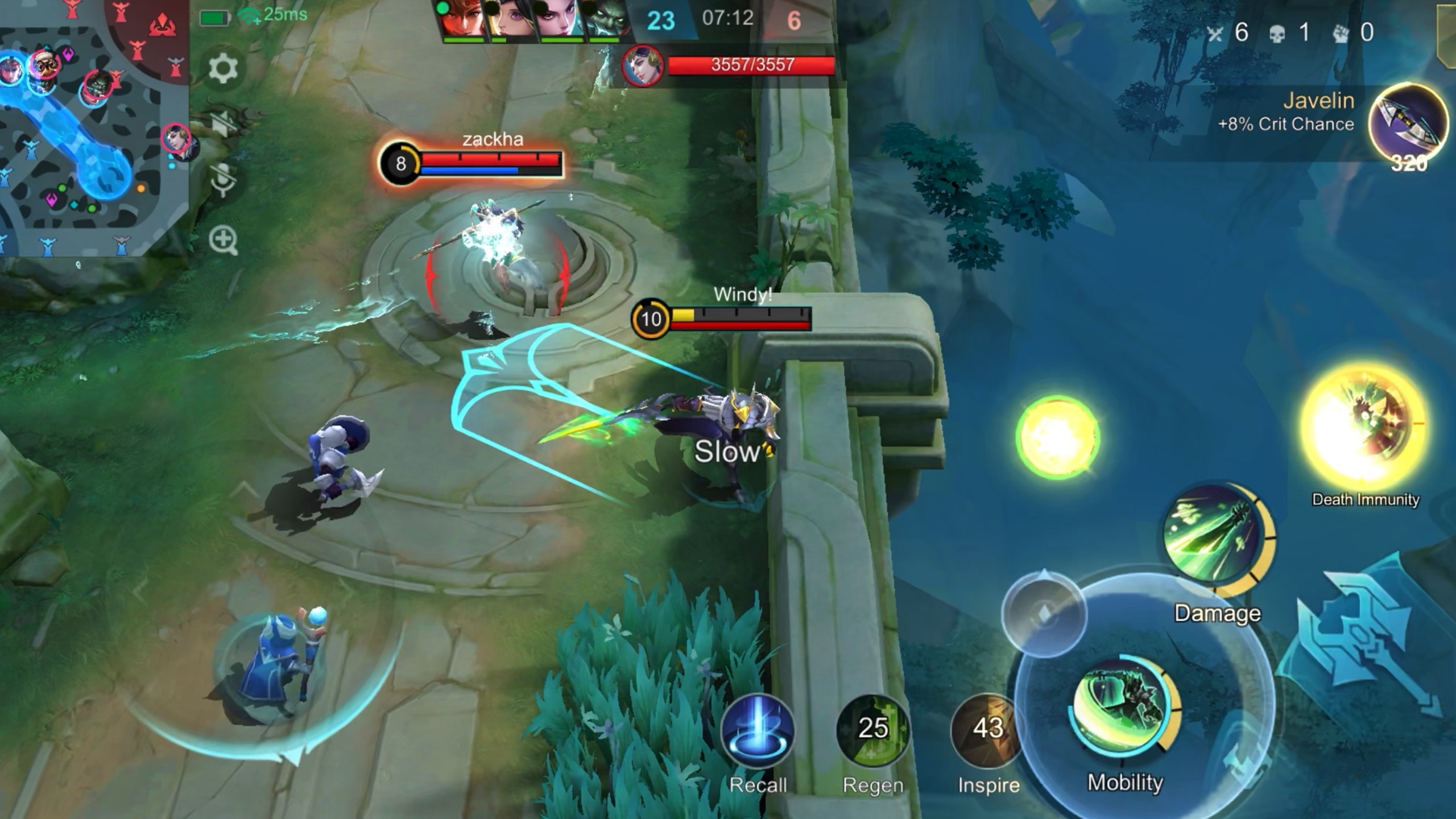Select the red-haired hero portrait at top
1456x819 pixels.
[462, 20]
